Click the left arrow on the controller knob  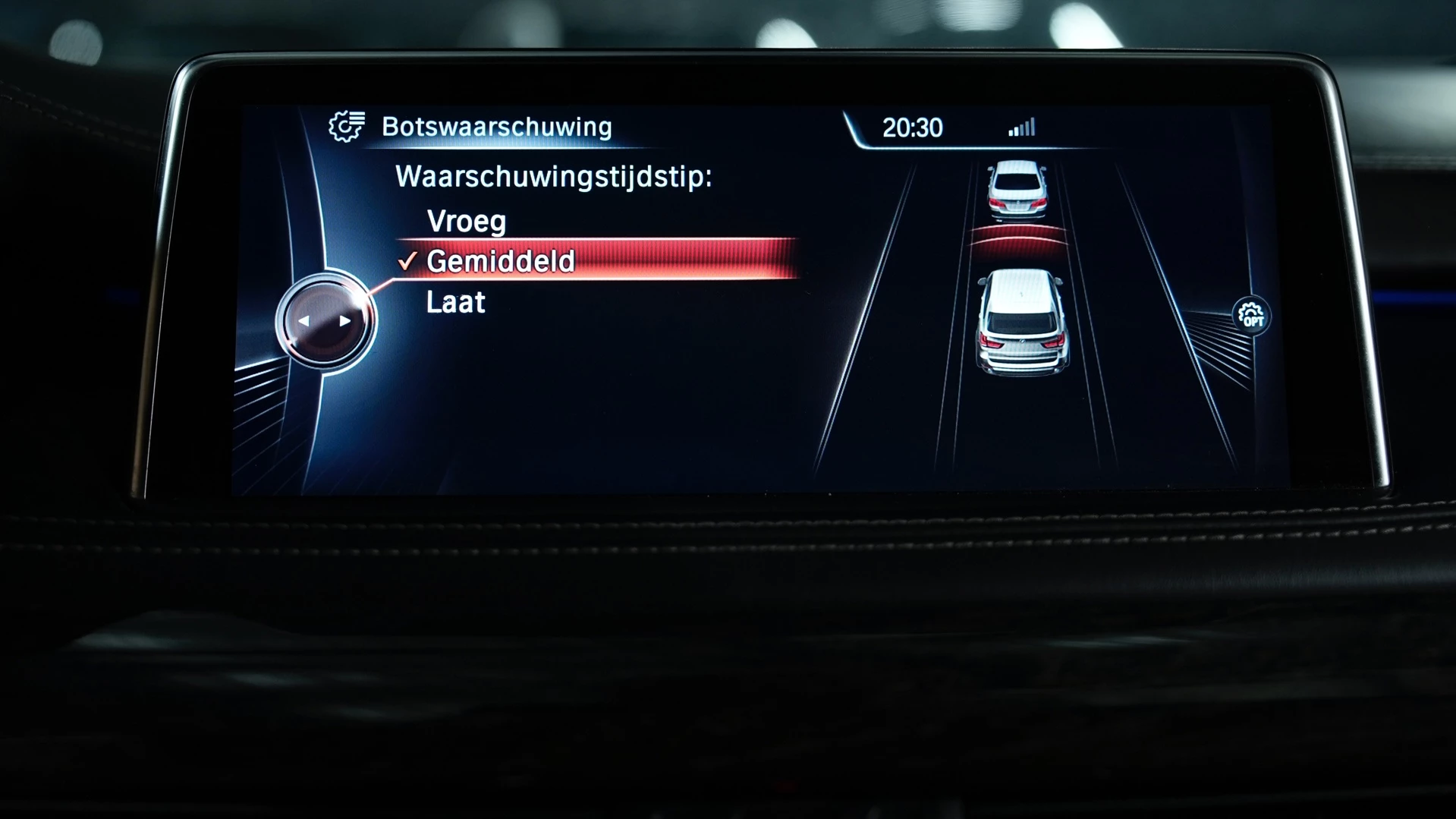tap(304, 321)
